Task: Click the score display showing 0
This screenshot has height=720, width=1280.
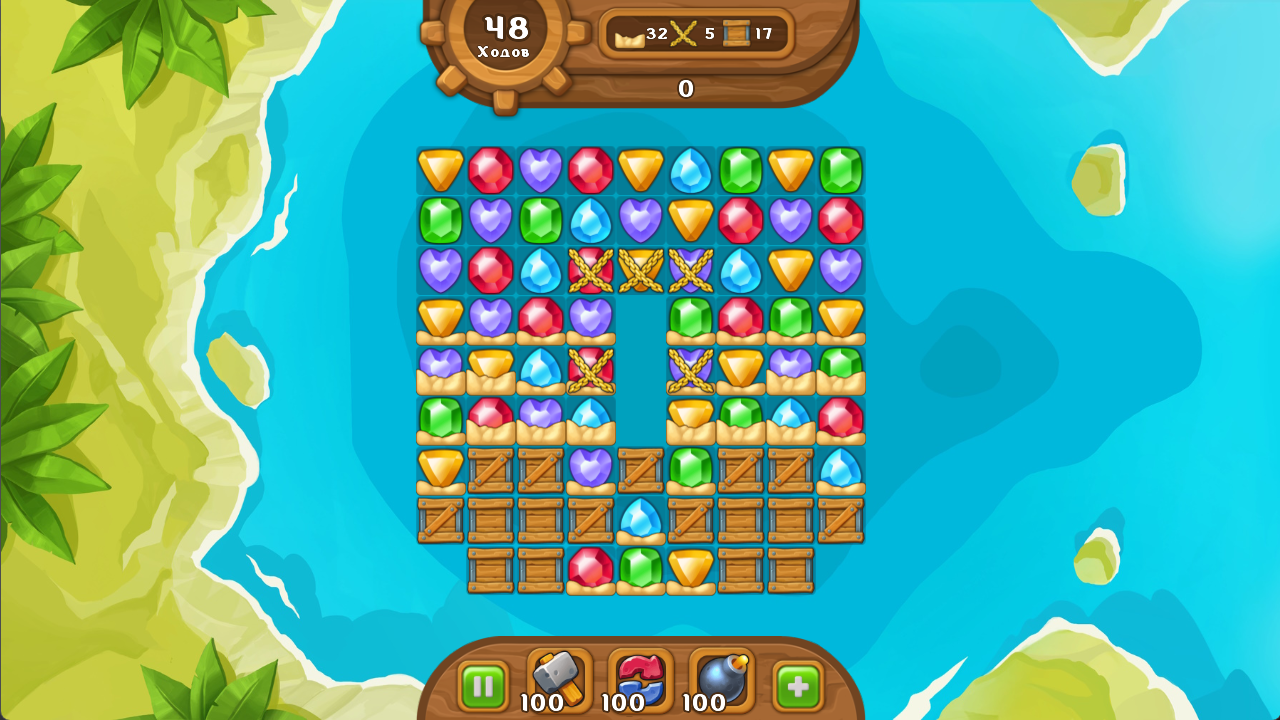Action: [685, 90]
